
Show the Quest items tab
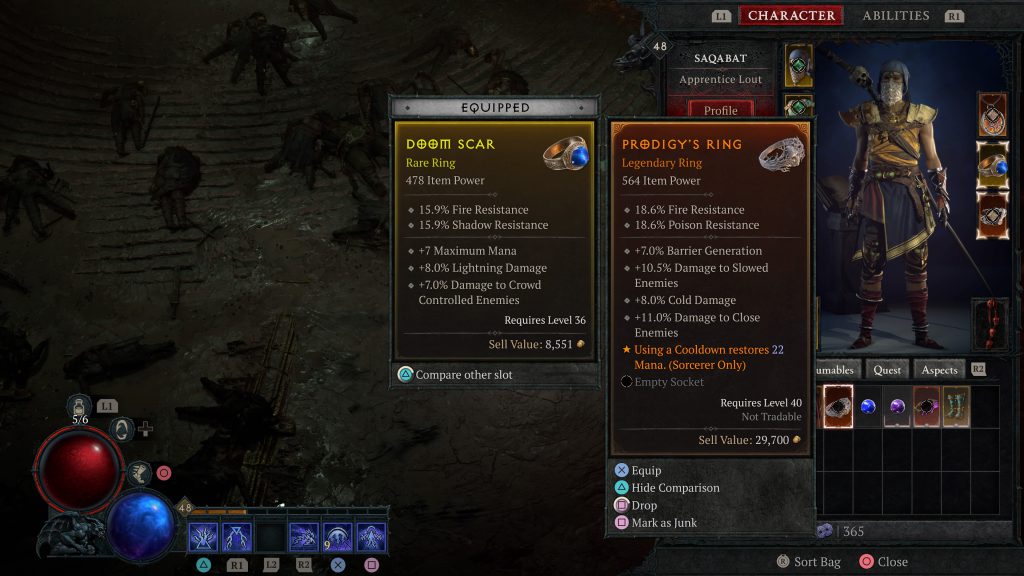pos(887,370)
